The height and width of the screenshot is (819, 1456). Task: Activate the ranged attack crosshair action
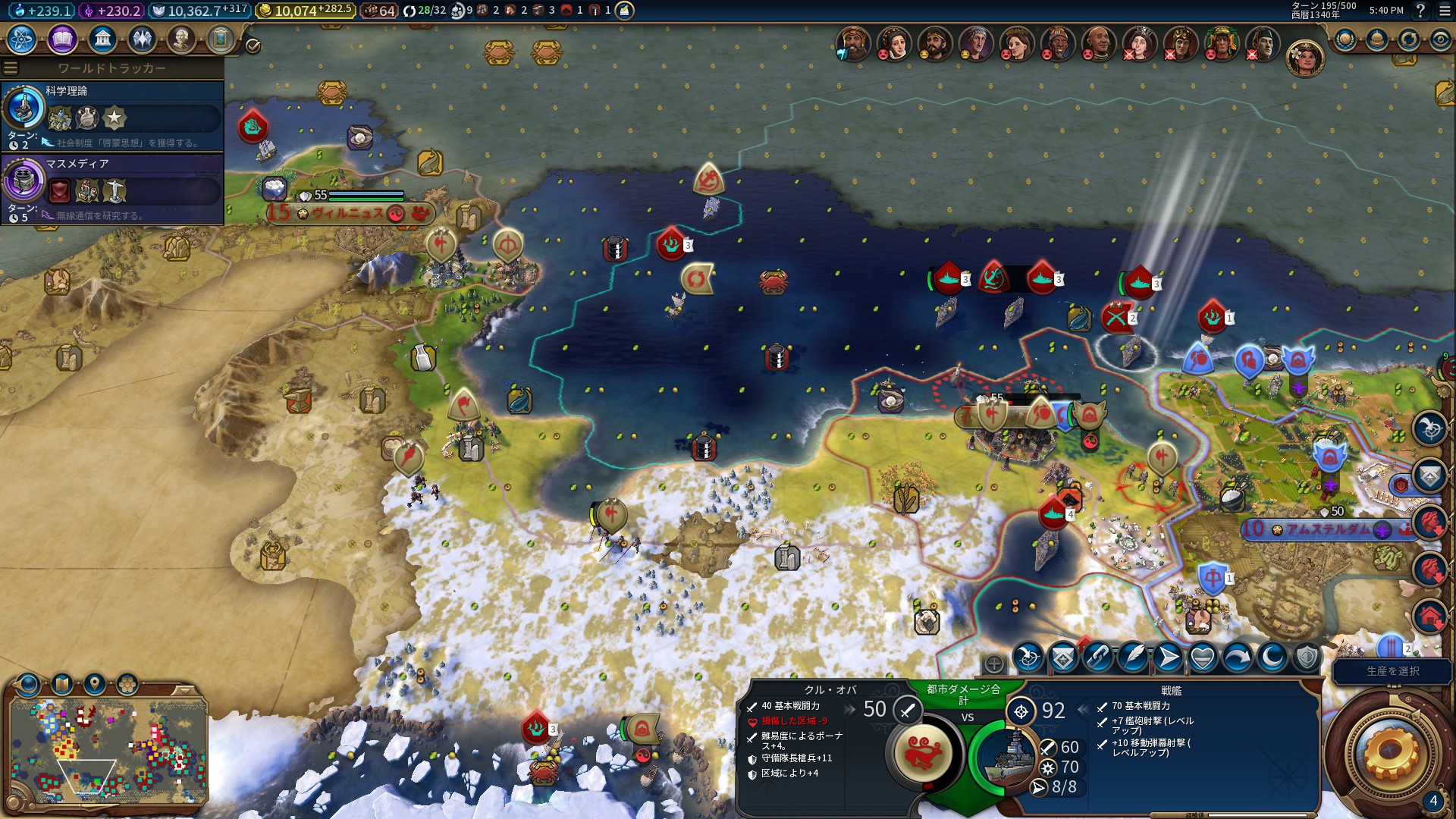coord(1028,657)
